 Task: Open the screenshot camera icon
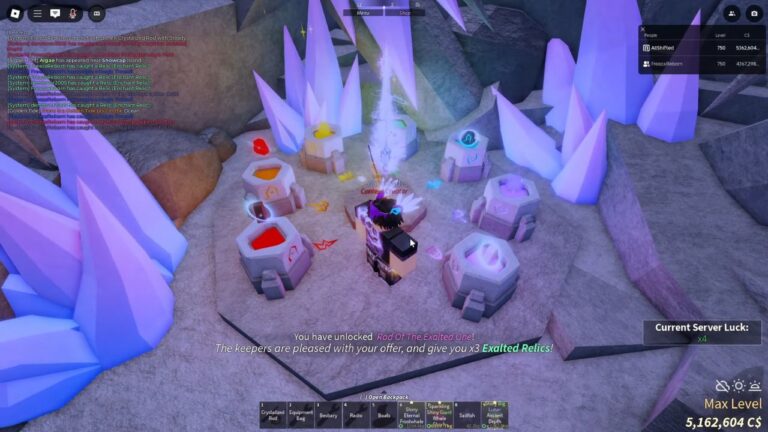754,13
